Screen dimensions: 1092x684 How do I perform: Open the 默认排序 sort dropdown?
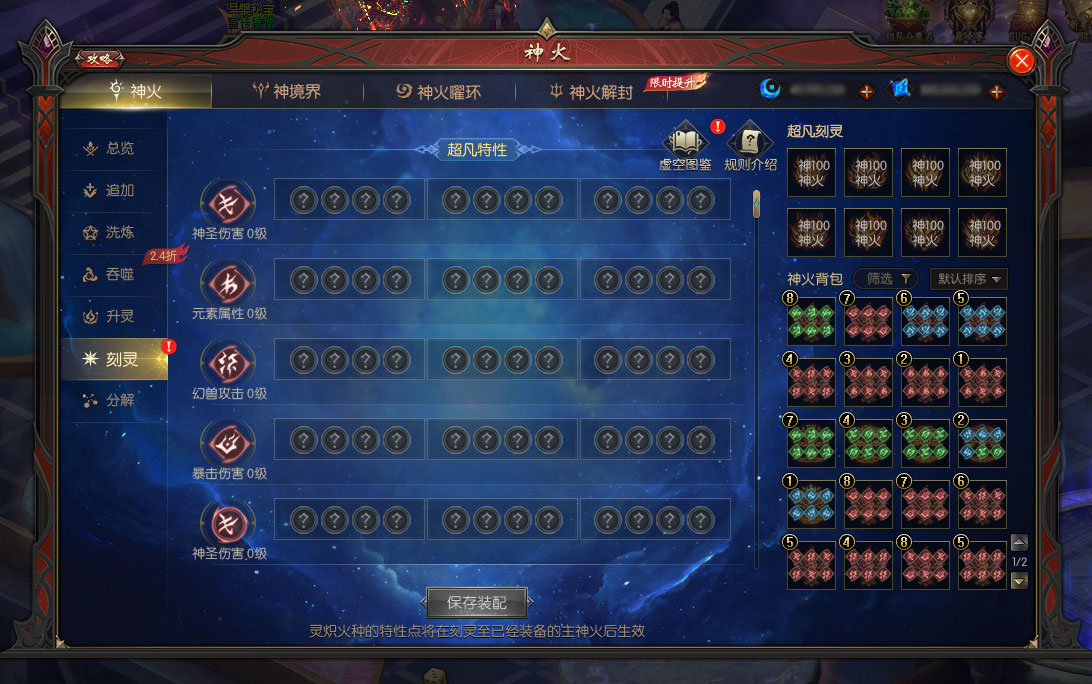tap(968, 279)
